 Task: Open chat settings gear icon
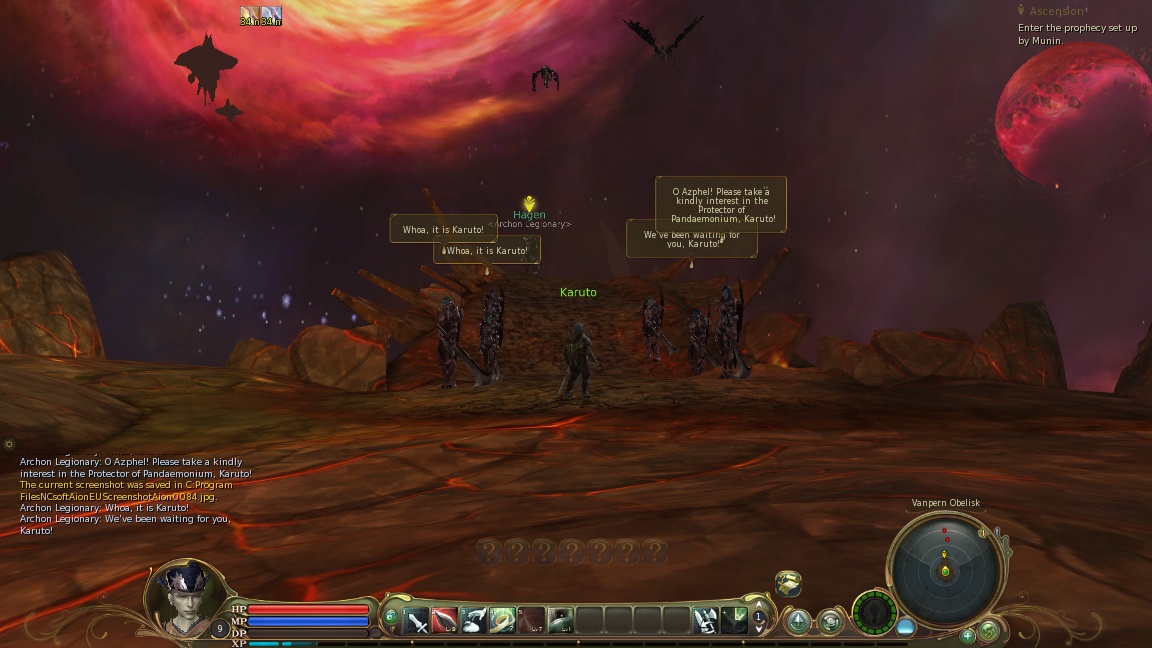[9, 444]
